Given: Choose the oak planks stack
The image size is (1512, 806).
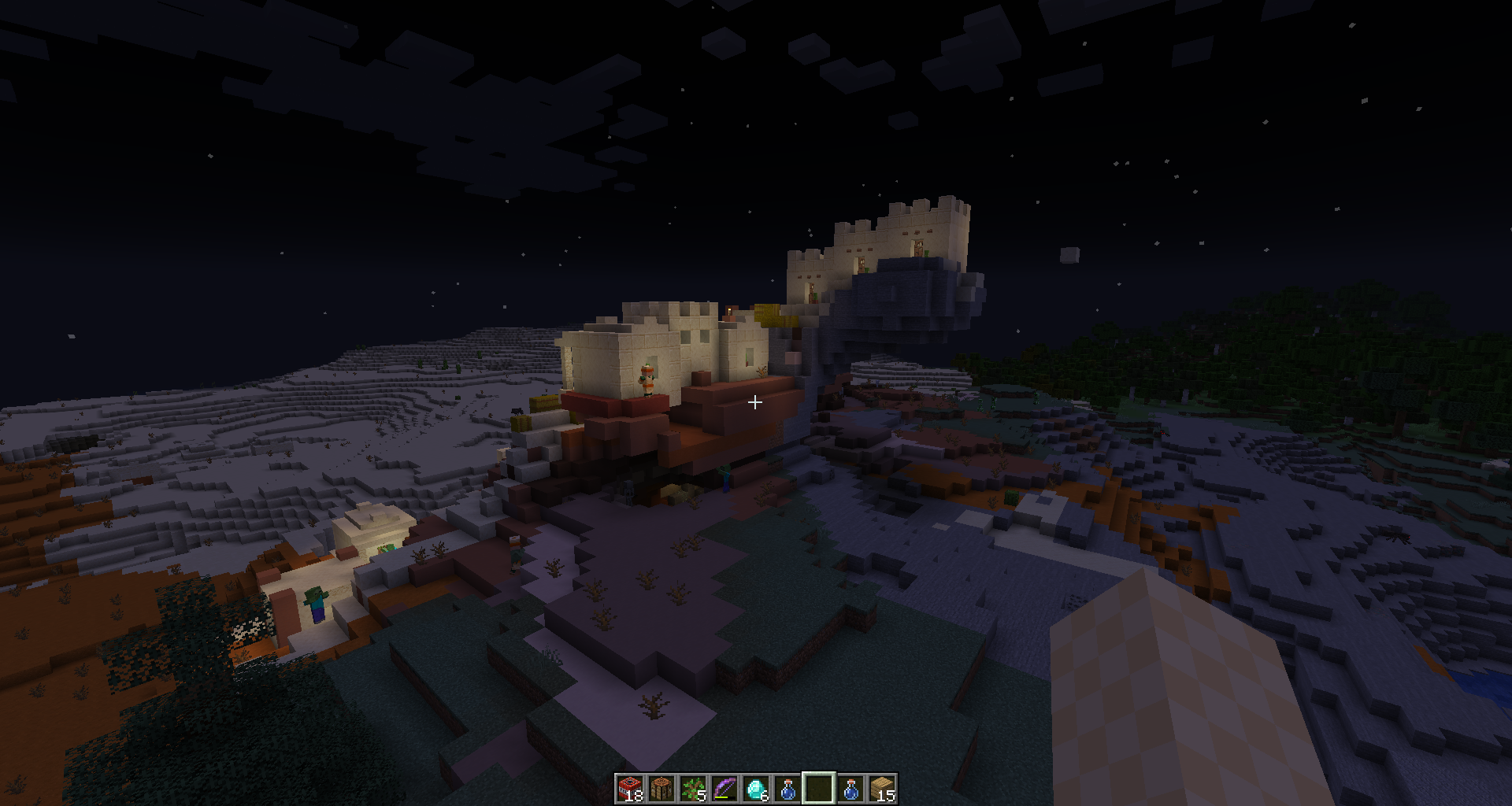Looking at the screenshot, I should 882,788.
